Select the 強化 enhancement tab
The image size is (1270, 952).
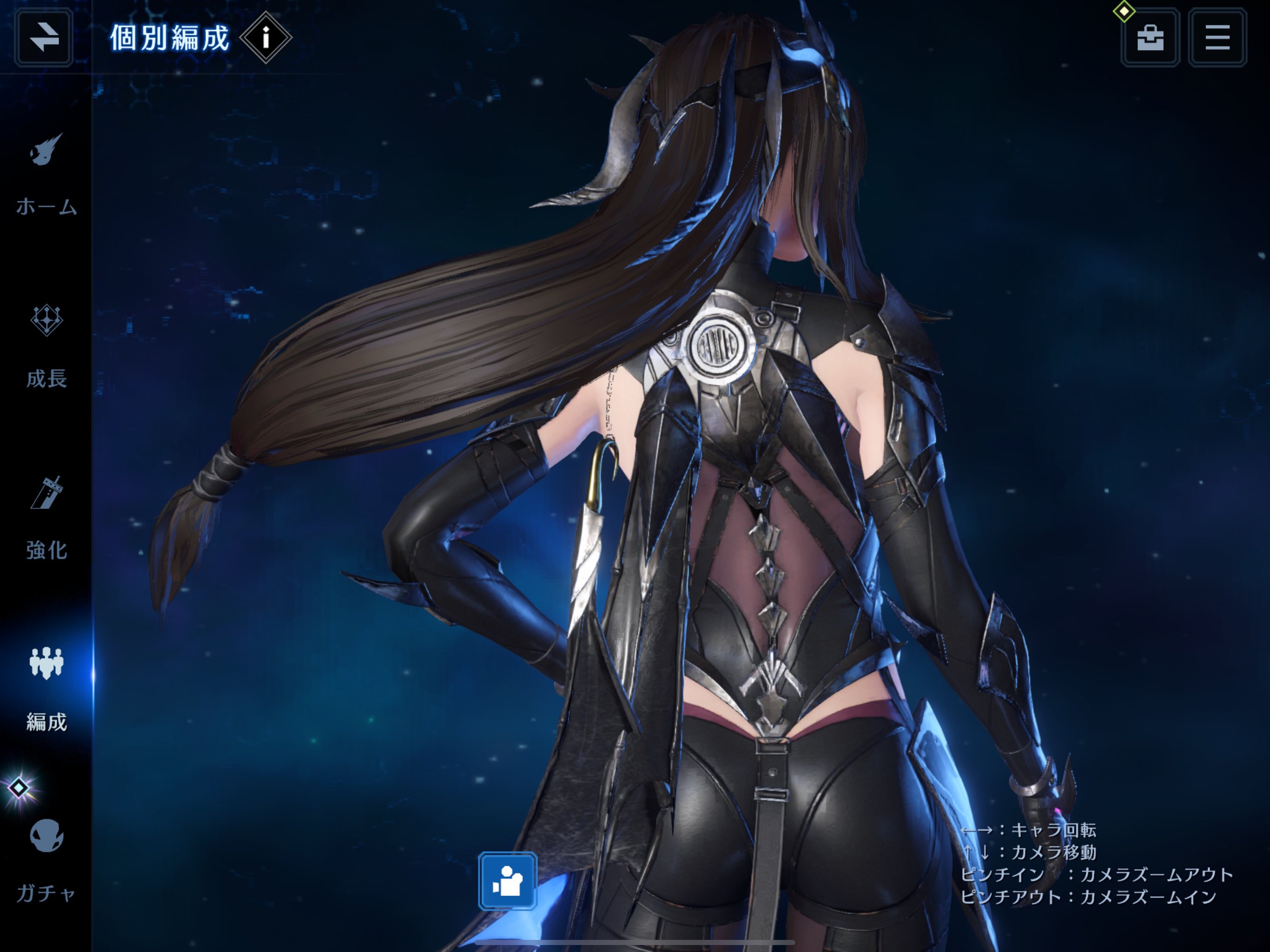coord(46,518)
